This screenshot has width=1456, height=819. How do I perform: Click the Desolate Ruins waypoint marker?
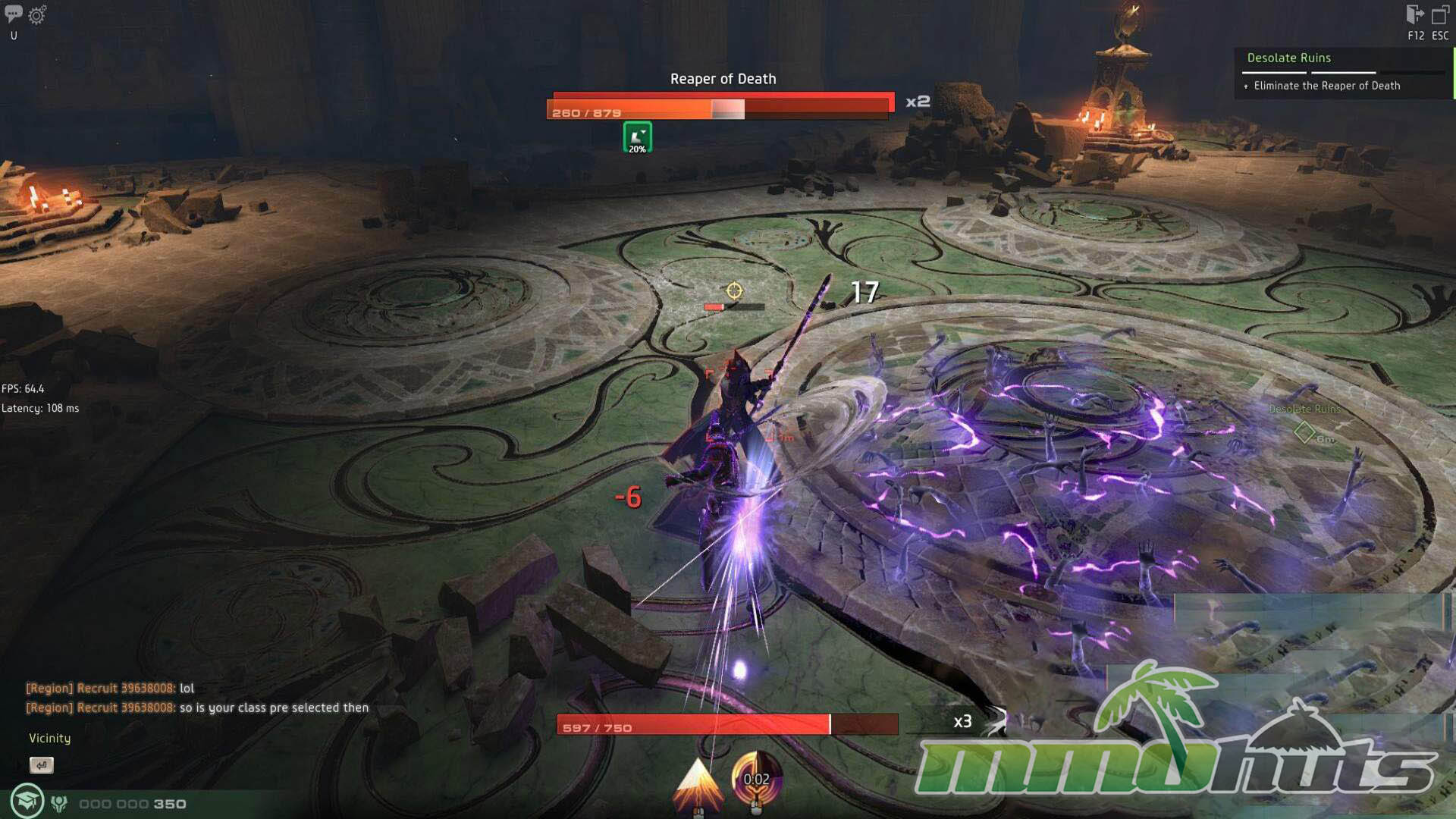[1304, 432]
